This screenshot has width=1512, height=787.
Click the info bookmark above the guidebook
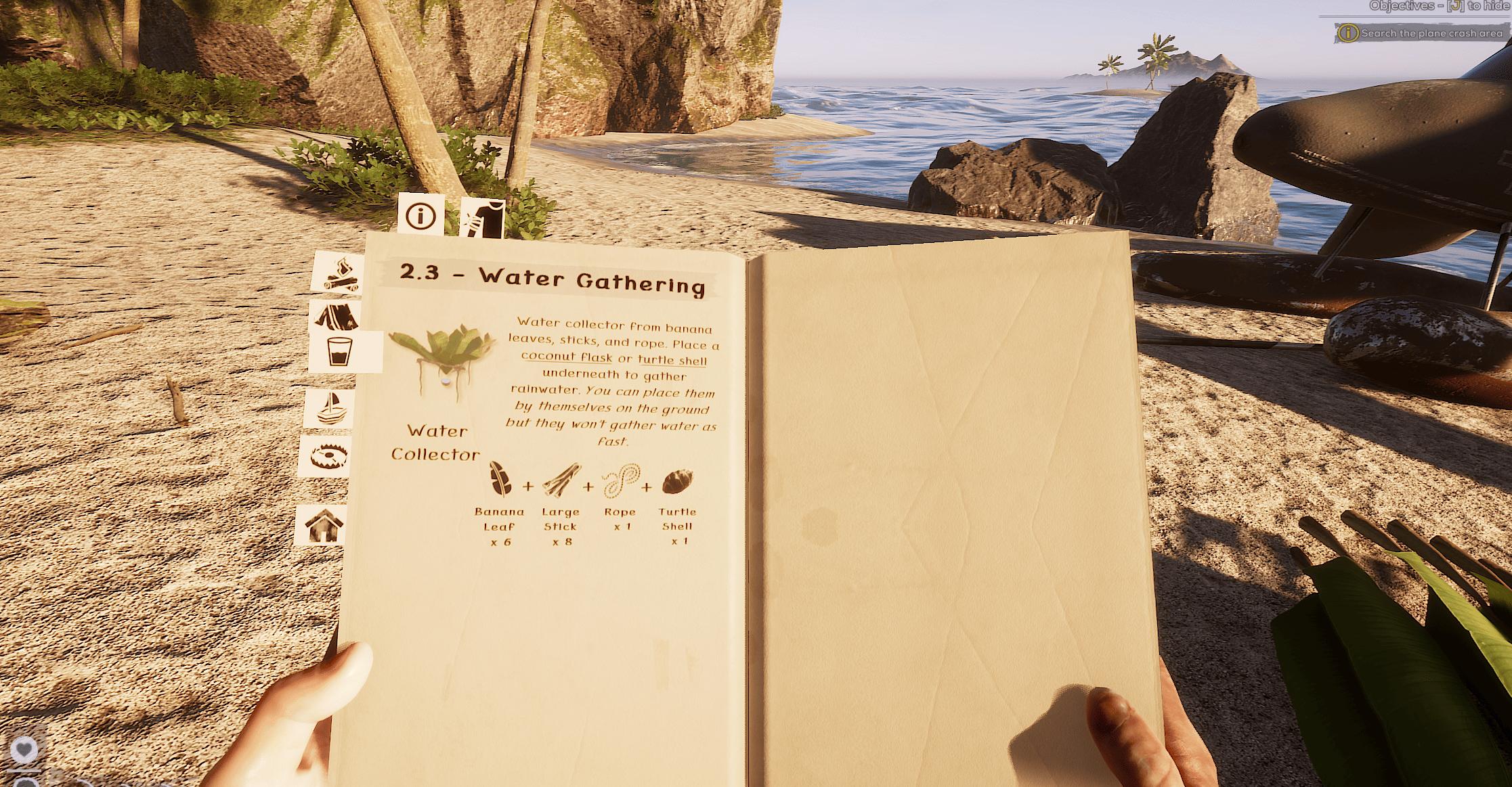coord(420,215)
